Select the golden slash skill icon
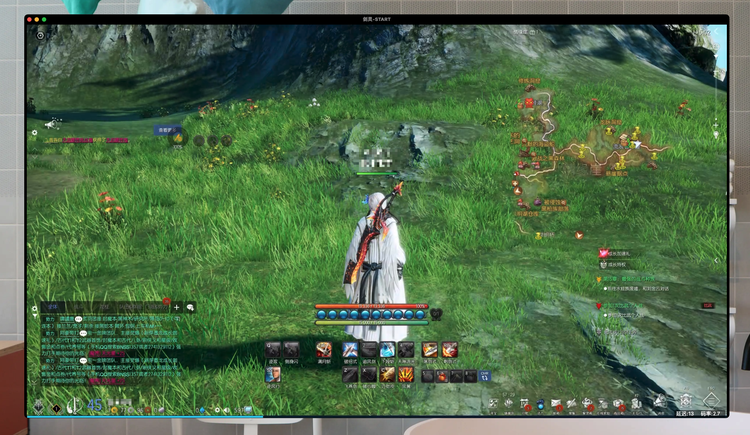 385,375
